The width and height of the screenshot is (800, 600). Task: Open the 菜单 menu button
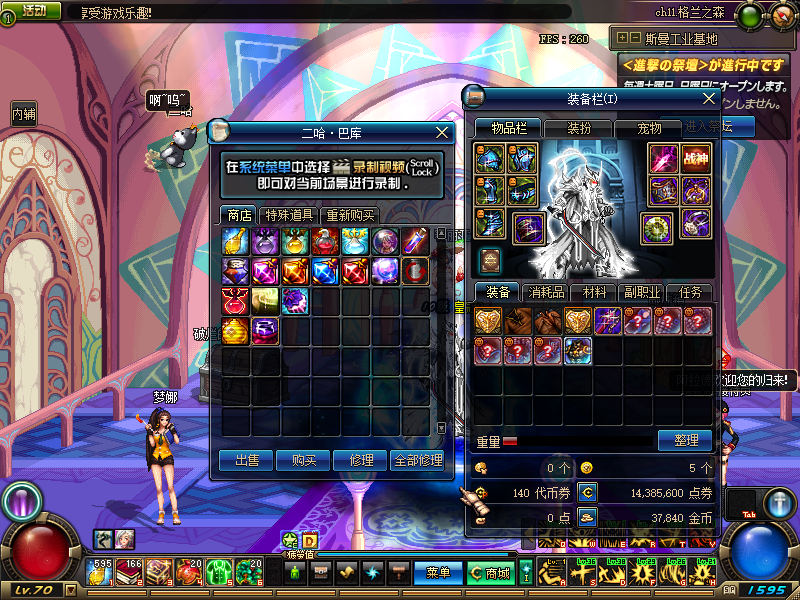click(438, 573)
